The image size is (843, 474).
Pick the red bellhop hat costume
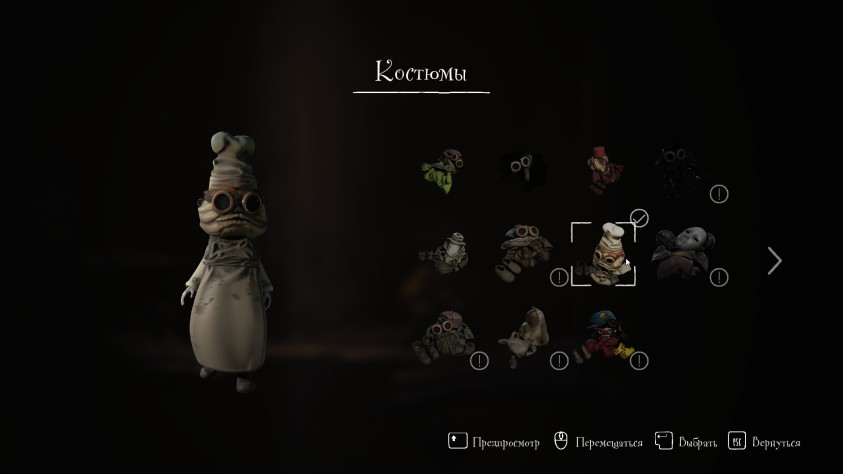604,170
